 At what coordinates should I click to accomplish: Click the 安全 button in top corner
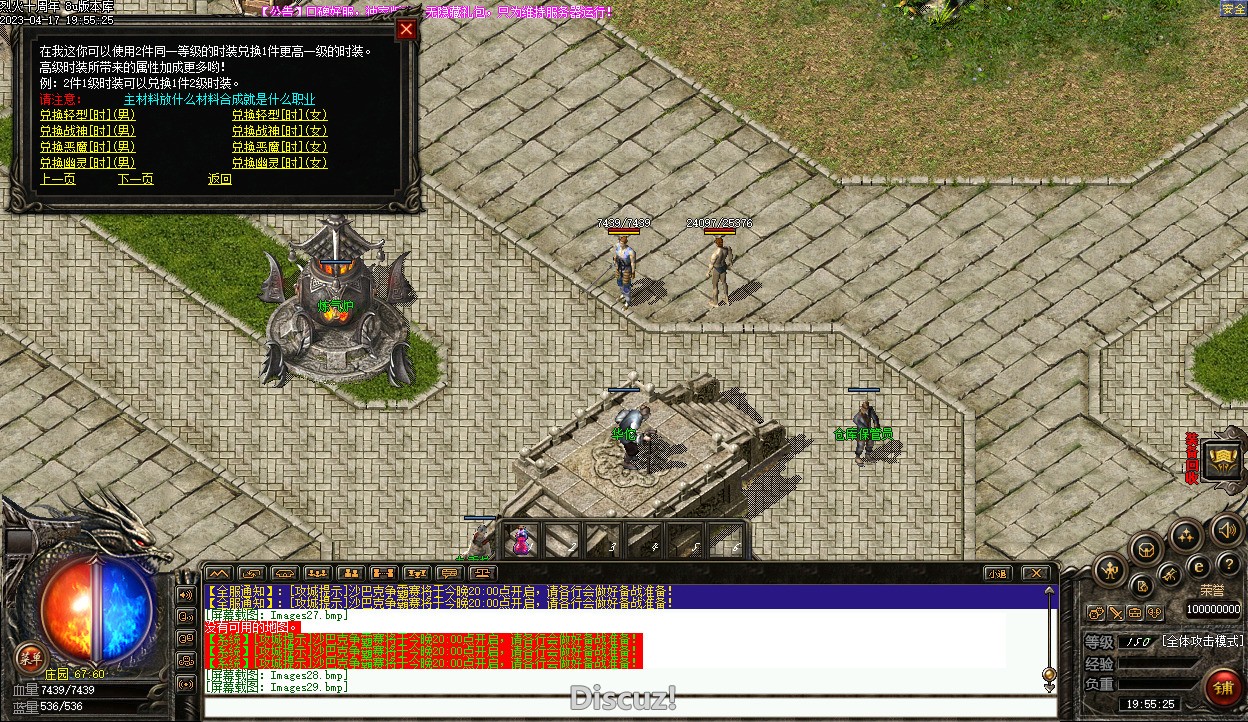(x=1233, y=9)
